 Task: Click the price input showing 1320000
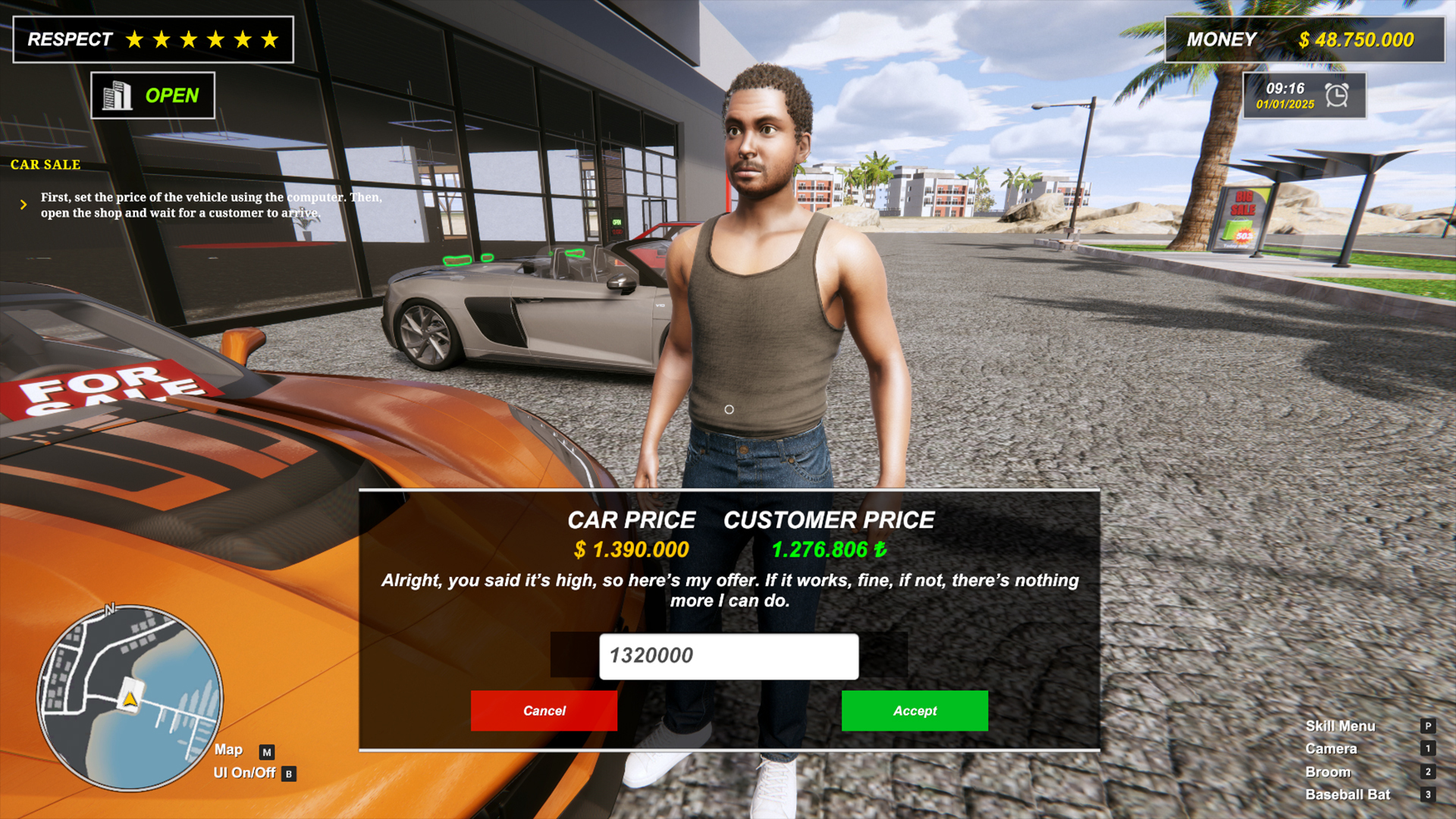(x=727, y=655)
